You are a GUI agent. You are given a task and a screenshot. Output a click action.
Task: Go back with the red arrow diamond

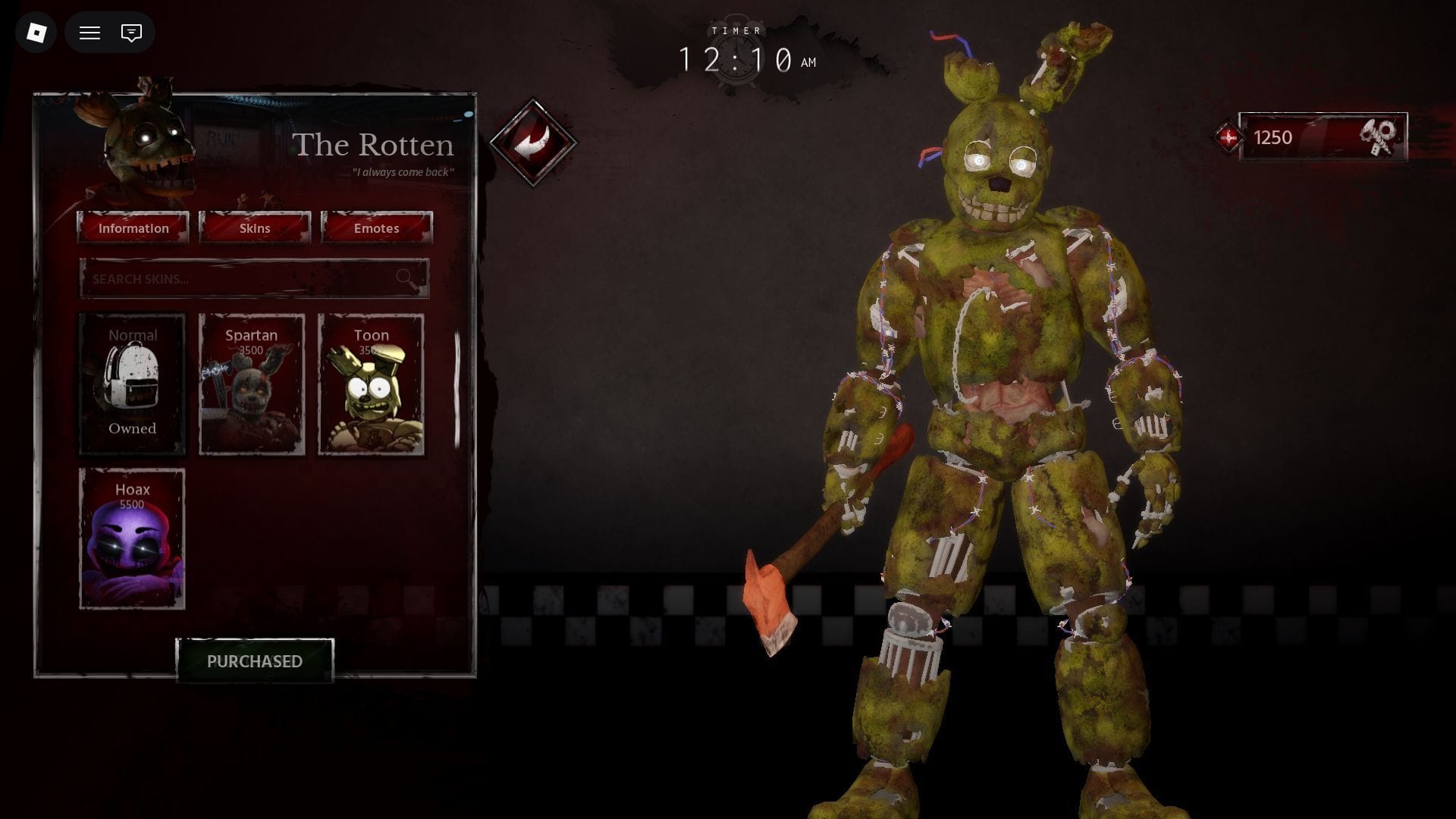point(533,142)
